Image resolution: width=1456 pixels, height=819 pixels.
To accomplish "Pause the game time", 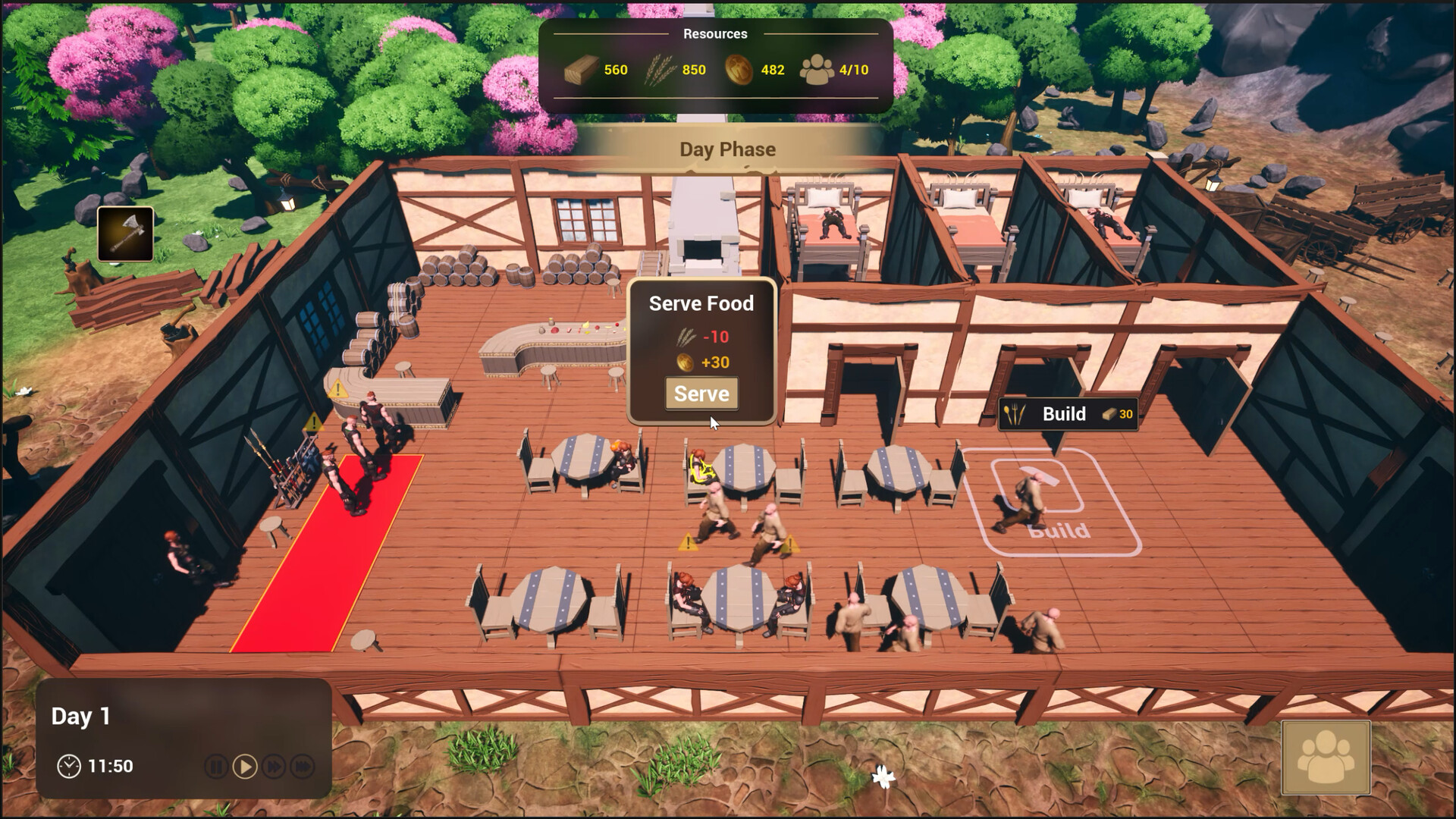I will (216, 766).
